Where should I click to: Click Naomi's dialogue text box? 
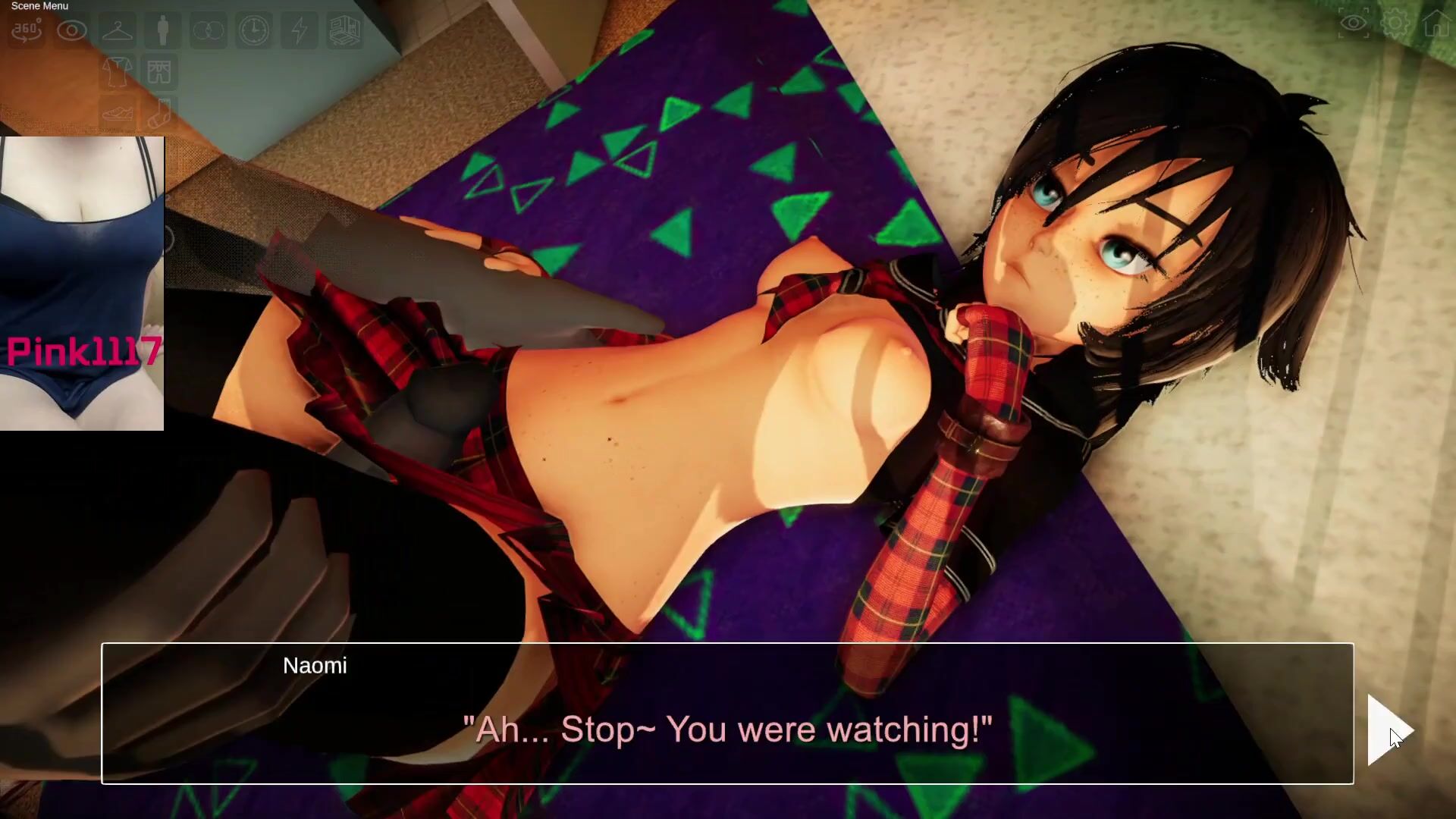(x=726, y=713)
